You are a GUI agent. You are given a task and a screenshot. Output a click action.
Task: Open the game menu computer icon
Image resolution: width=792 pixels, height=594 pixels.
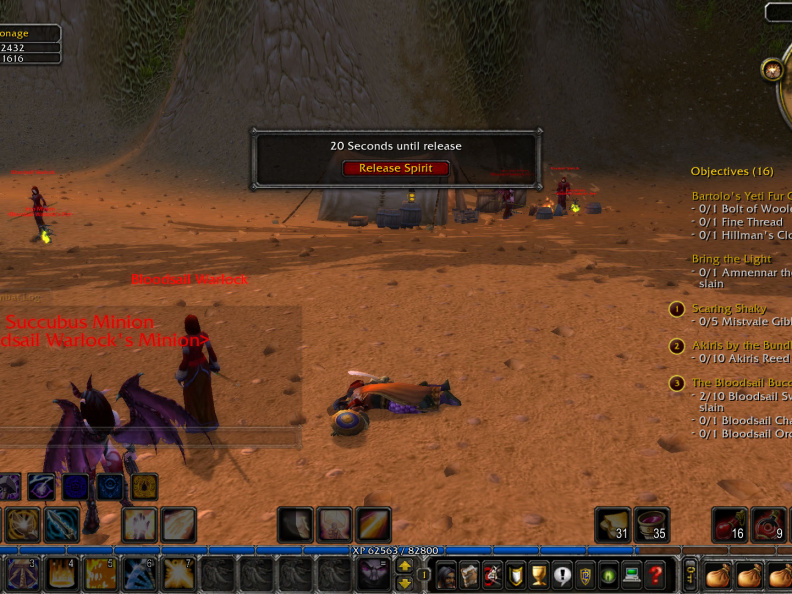coord(632,575)
